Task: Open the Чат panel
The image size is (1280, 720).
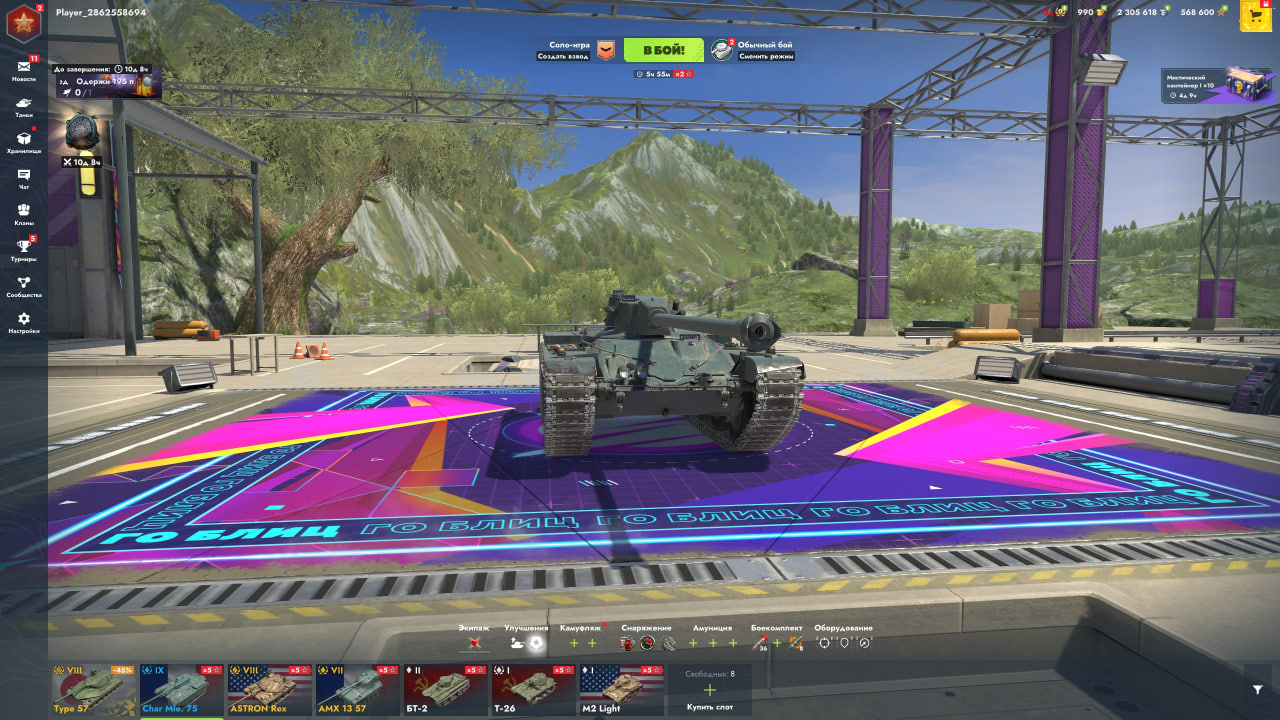Action: 23,178
